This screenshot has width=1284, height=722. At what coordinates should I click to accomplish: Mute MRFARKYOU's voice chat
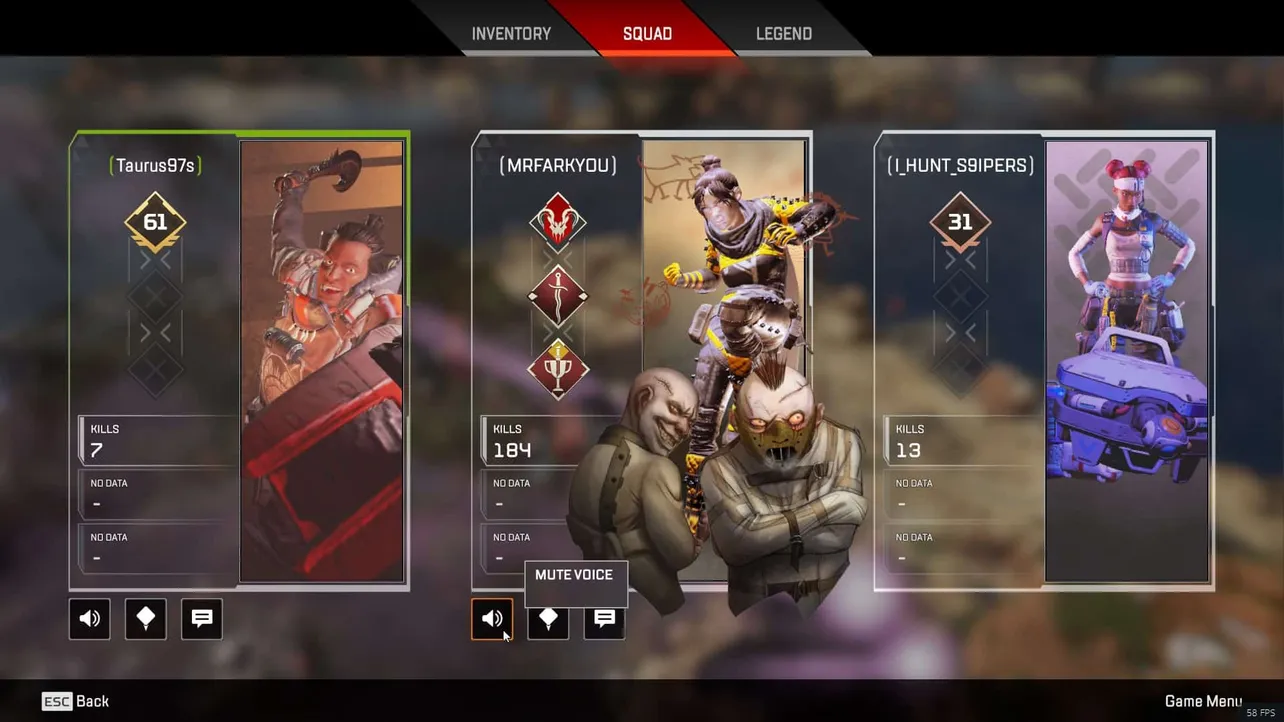(492, 619)
